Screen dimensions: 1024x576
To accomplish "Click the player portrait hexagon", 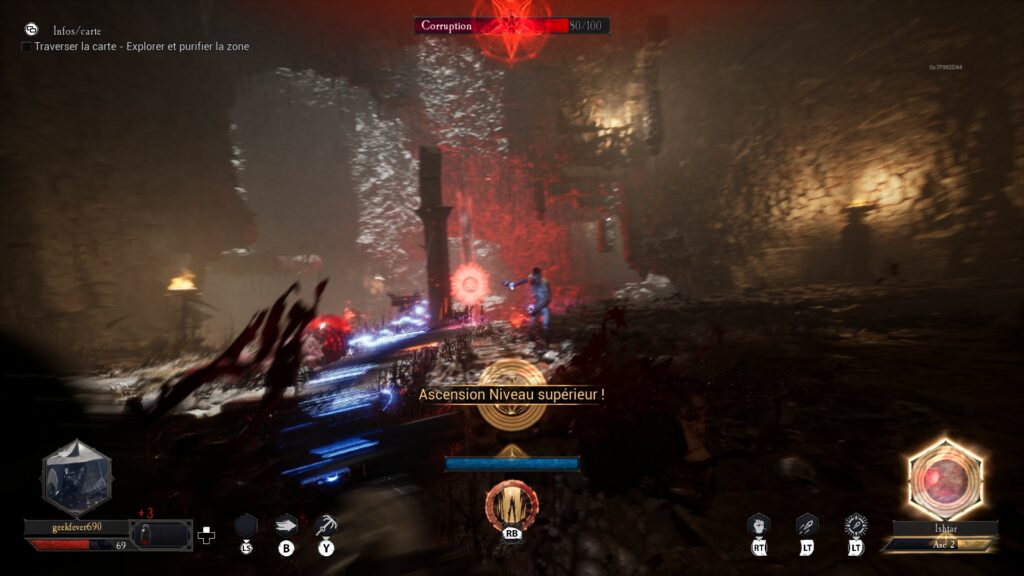I will (x=75, y=478).
